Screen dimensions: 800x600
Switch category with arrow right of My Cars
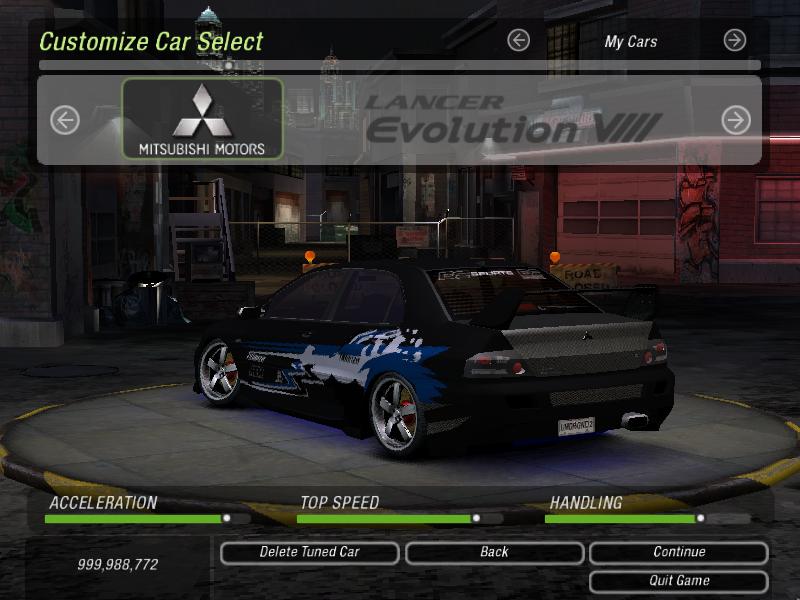click(x=735, y=40)
